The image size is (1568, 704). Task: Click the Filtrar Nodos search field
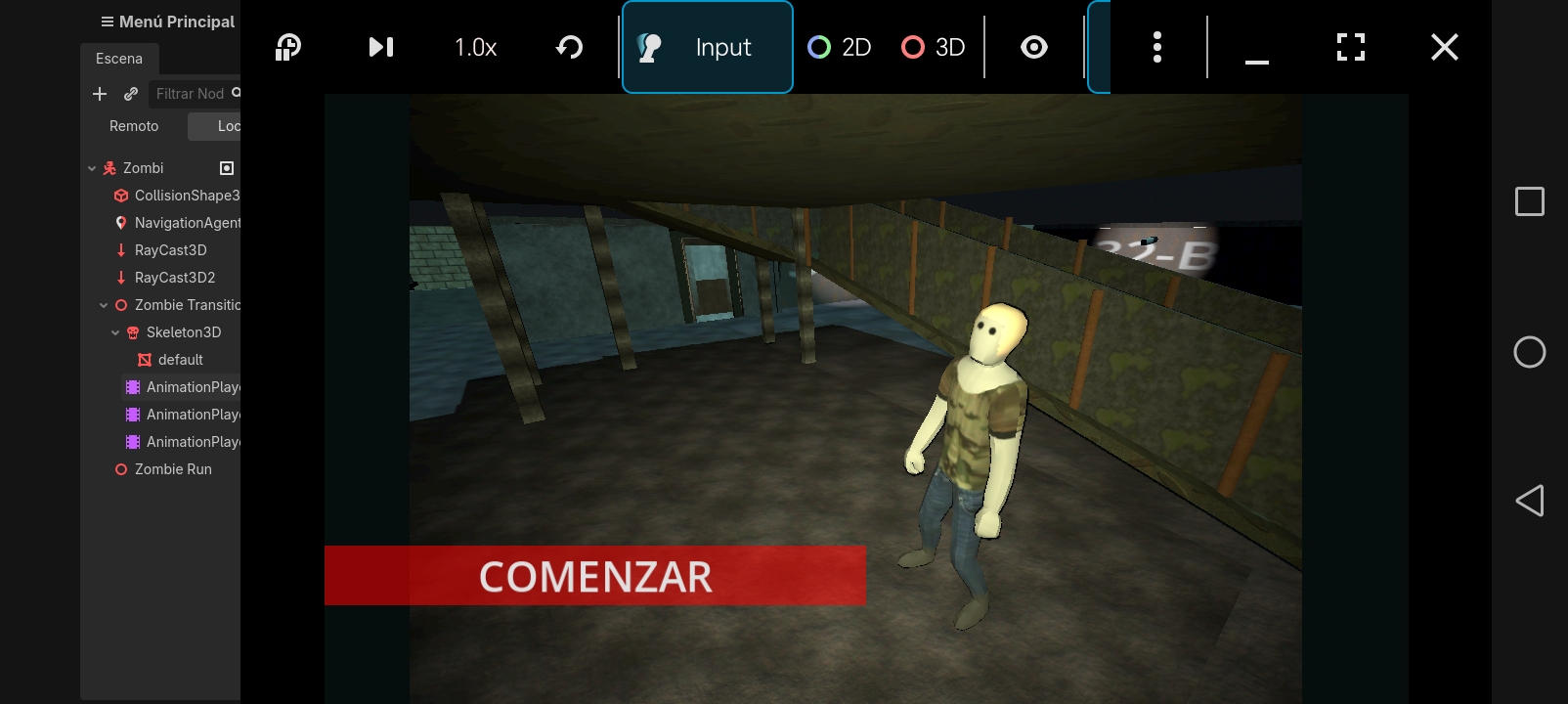(192, 94)
